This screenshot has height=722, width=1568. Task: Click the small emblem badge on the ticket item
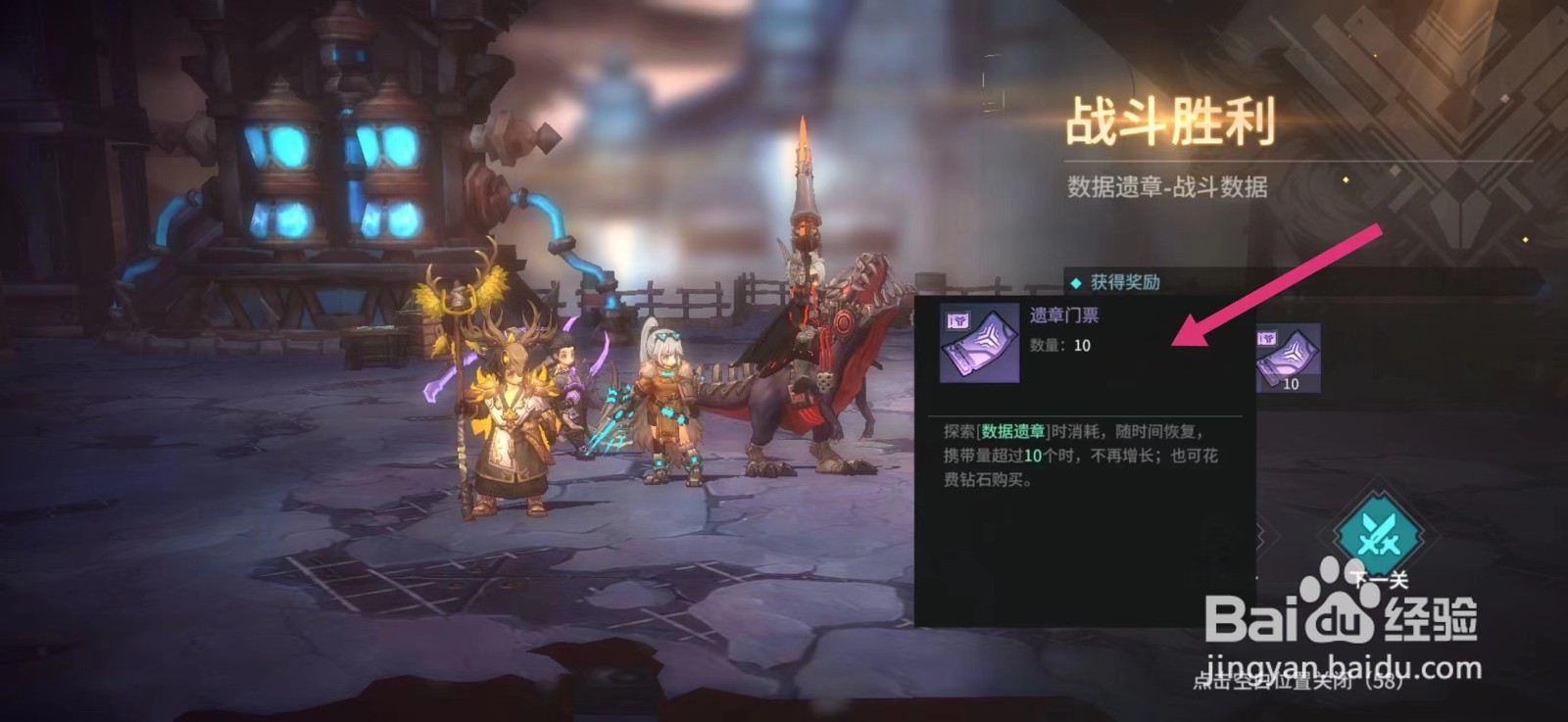point(955,323)
